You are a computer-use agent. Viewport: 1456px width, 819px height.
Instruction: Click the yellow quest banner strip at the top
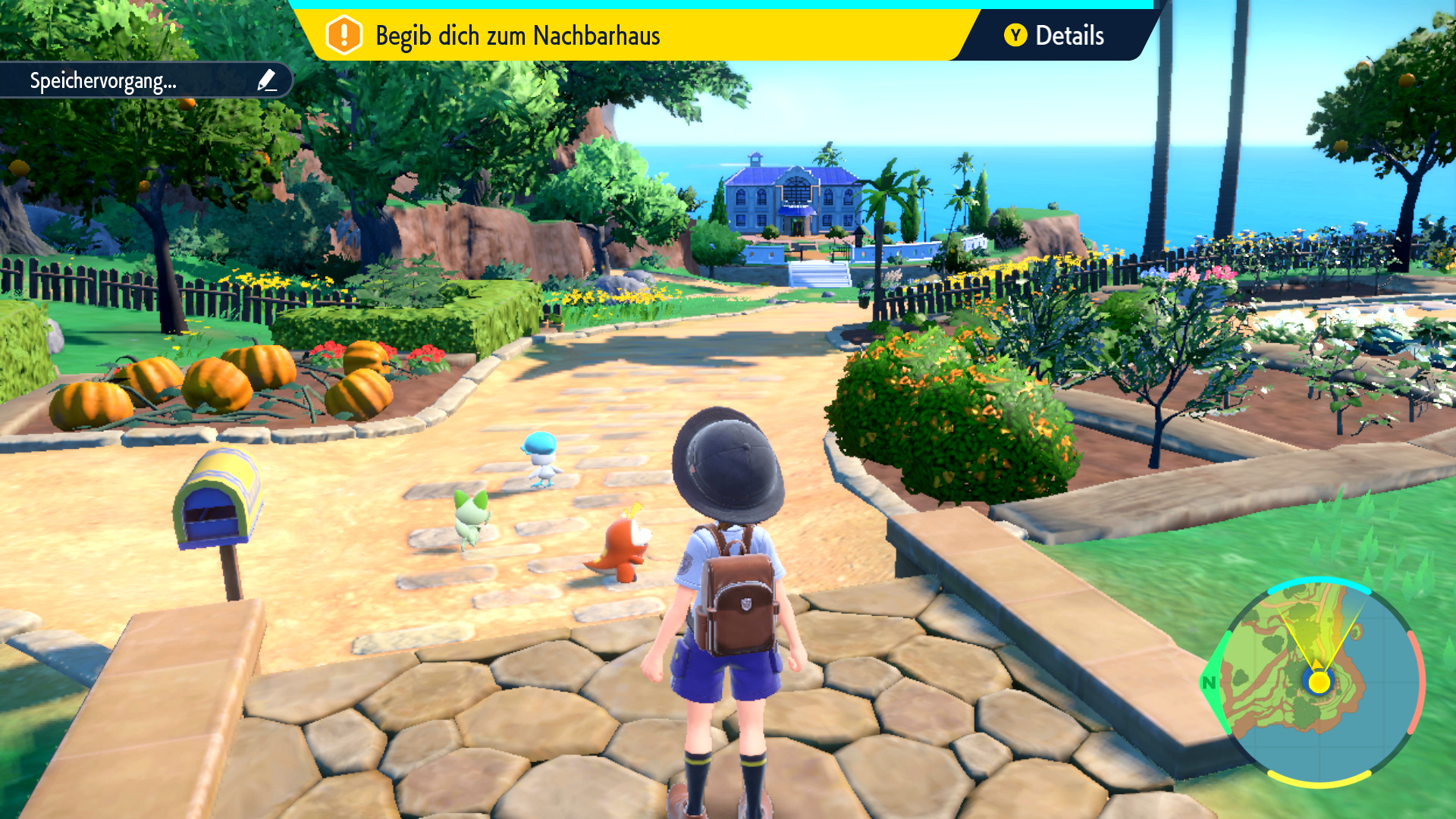pos(645,34)
